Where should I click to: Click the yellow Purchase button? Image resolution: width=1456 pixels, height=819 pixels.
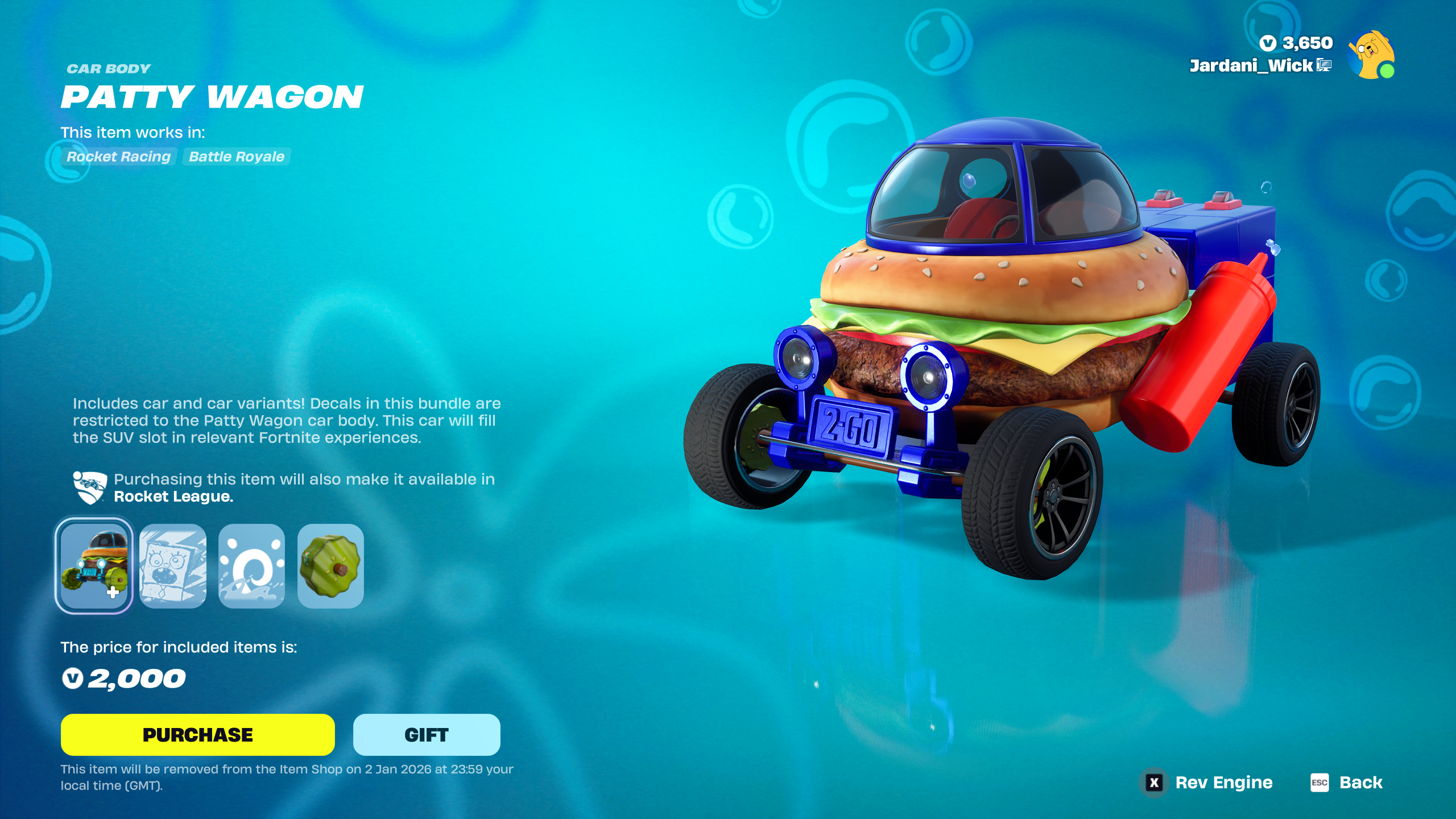pyautogui.click(x=197, y=734)
